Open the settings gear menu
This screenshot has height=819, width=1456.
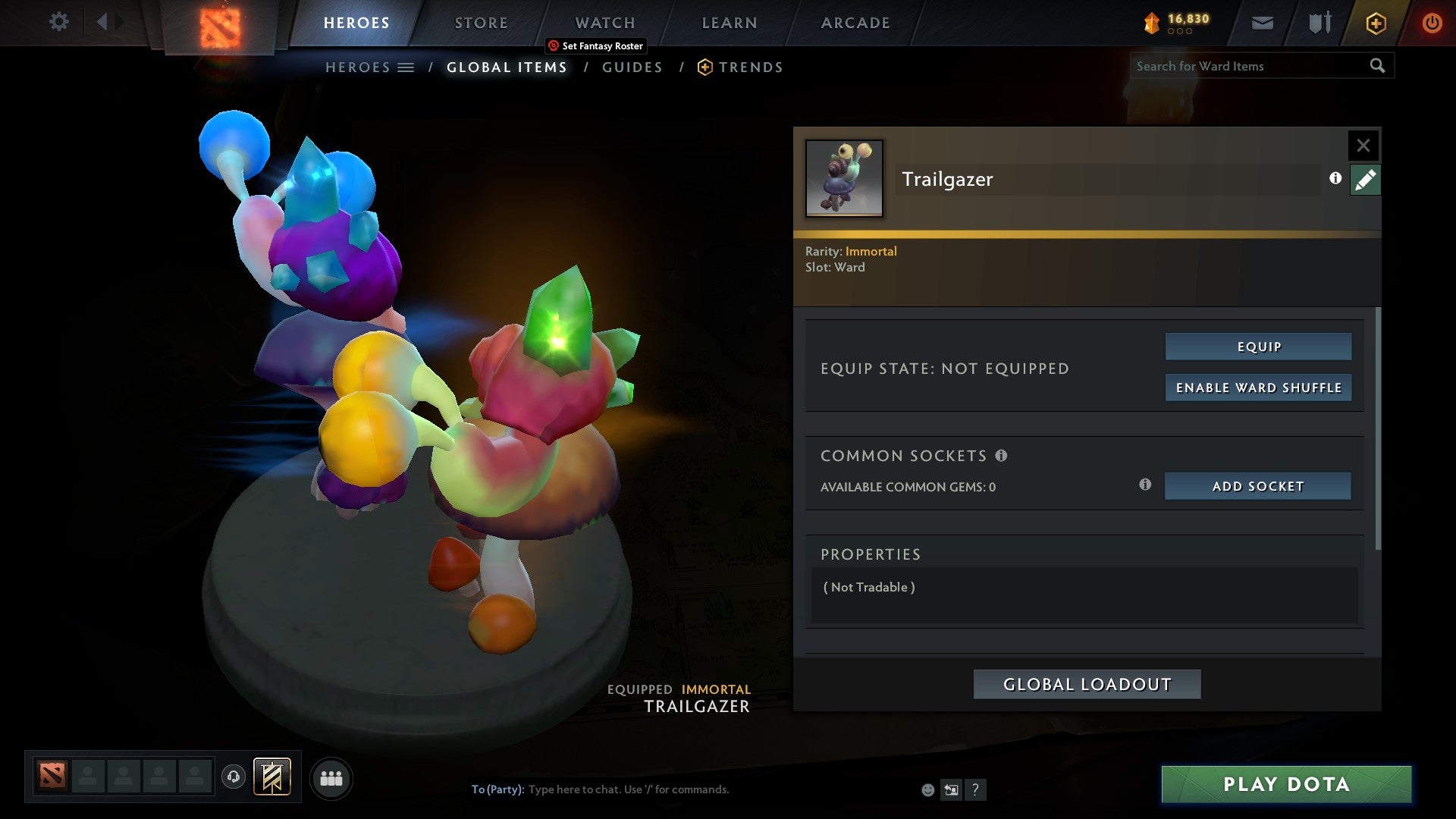pyautogui.click(x=58, y=22)
